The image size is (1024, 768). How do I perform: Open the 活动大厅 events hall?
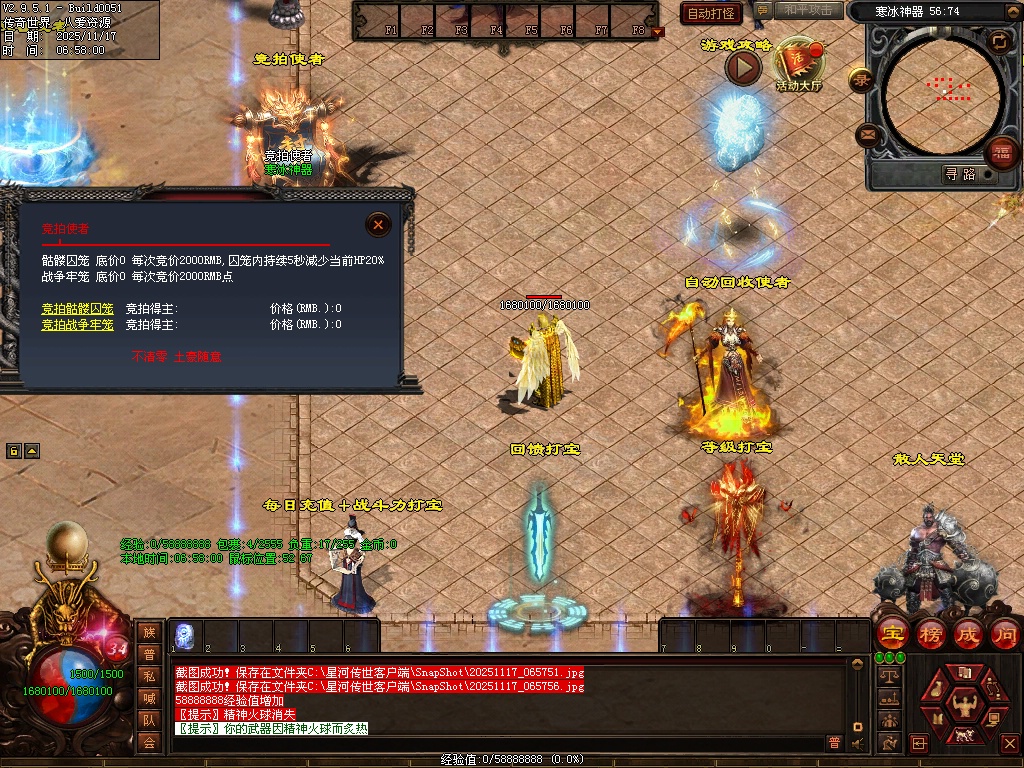click(798, 64)
